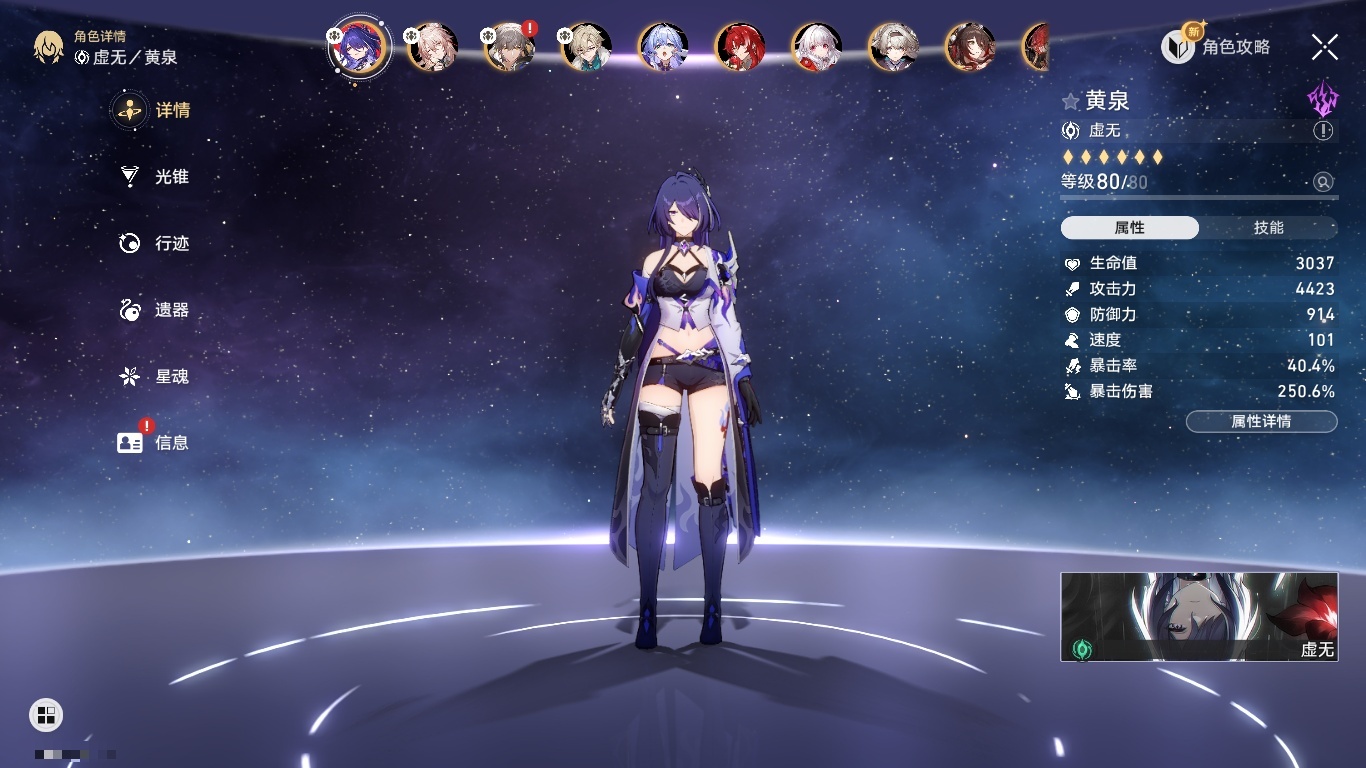Open the four-square grid menu icon
The width and height of the screenshot is (1366, 768).
46,714
